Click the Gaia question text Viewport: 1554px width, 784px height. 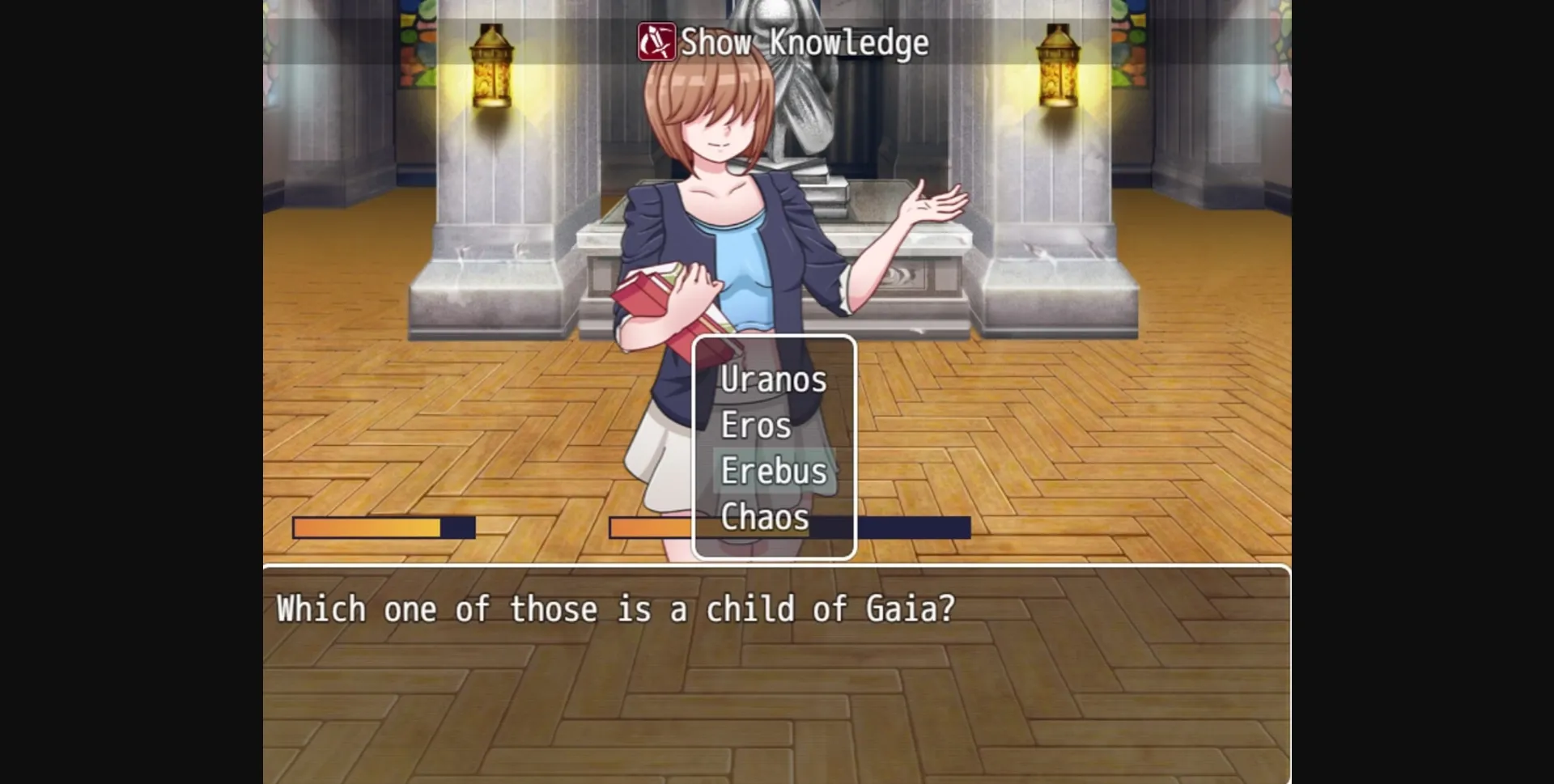click(x=615, y=609)
